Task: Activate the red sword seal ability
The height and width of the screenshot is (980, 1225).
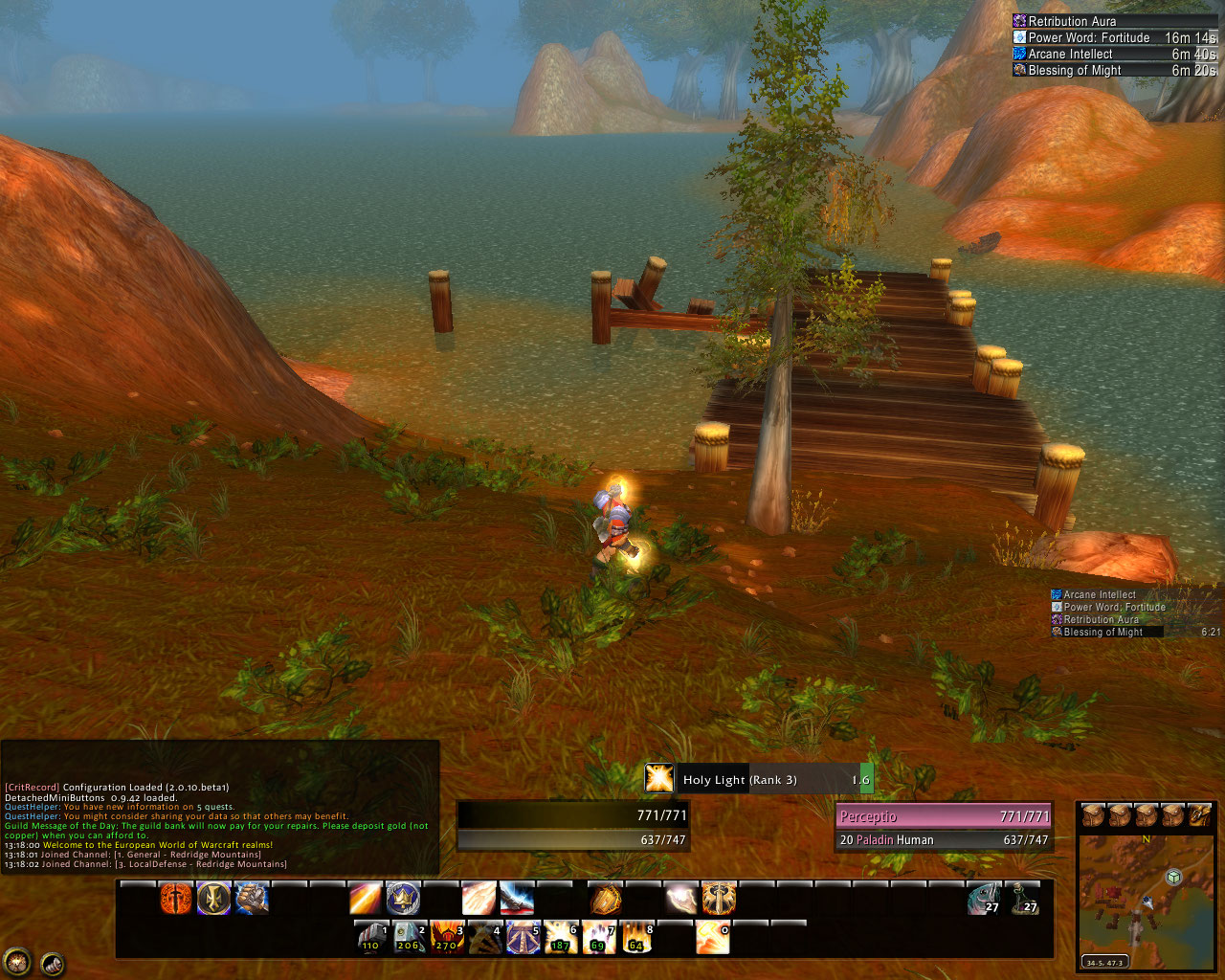Action: (x=176, y=899)
